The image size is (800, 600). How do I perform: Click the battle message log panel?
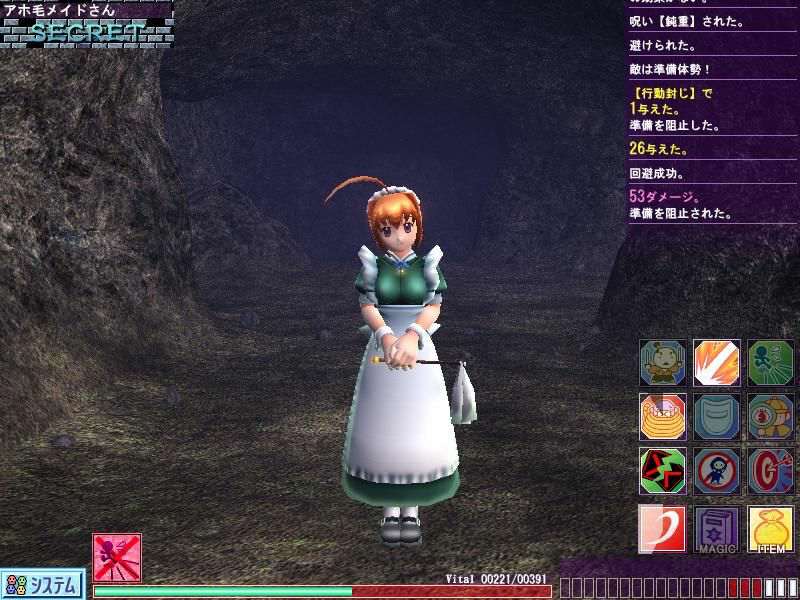[713, 110]
